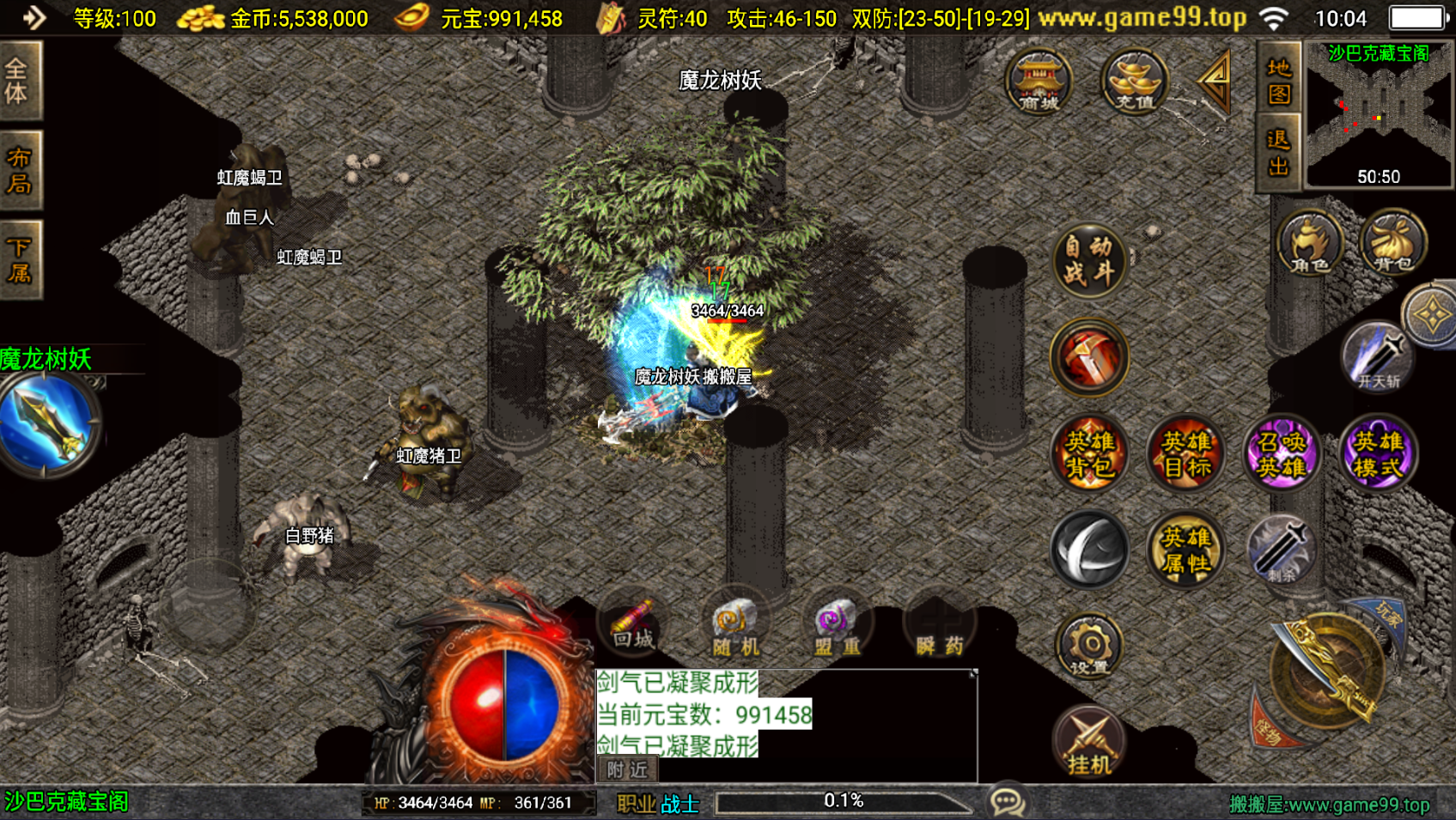The height and width of the screenshot is (820, 1456).
Task: Open the 沙巴克藏宝阁 minimap
Action: tap(1379, 114)
